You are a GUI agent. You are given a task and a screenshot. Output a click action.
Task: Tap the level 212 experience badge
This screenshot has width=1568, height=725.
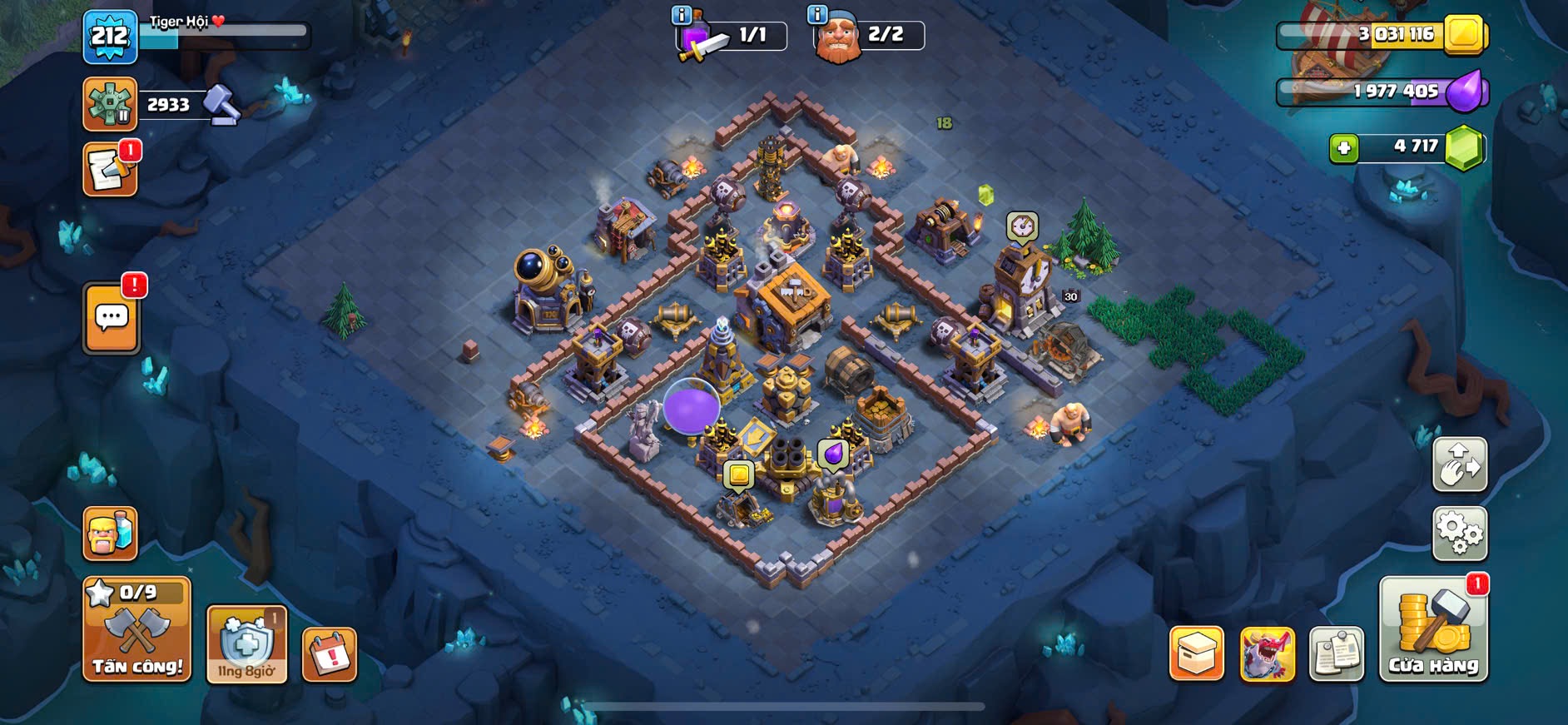coord(110,37)
